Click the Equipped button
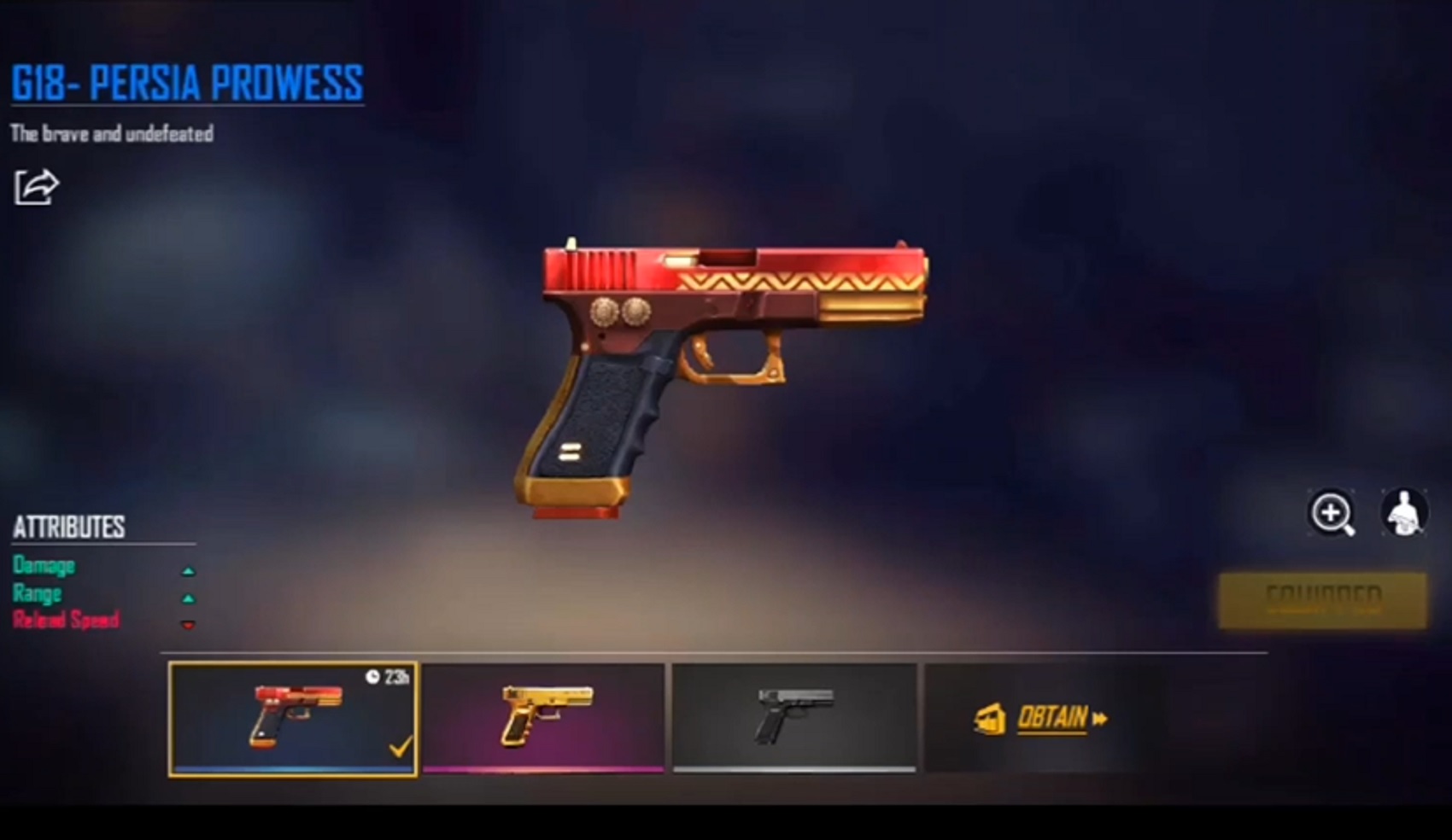Viewport: 1452px width, 840px height. (1321, 598)
